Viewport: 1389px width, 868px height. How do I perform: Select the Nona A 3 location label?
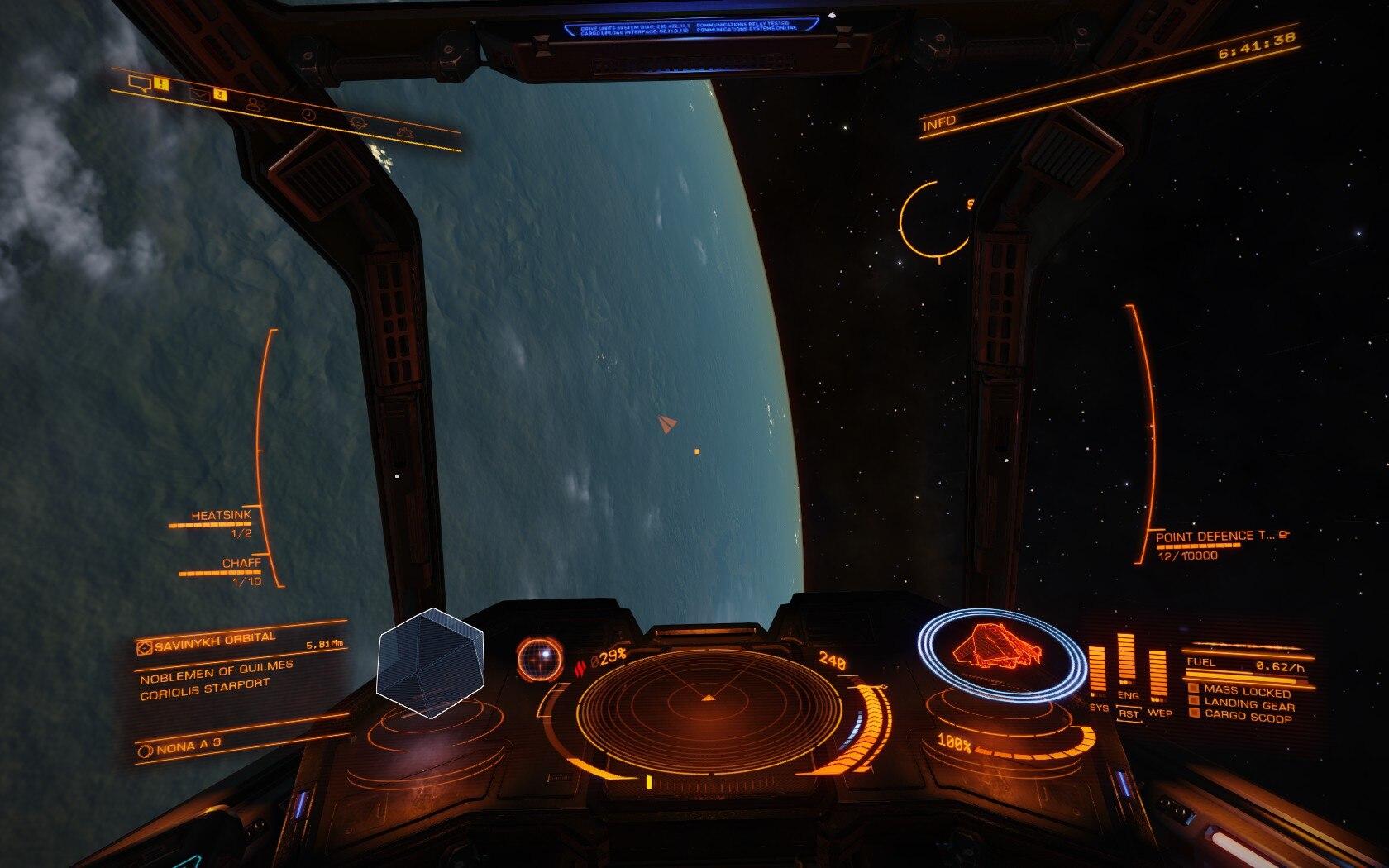click(176, 748)
